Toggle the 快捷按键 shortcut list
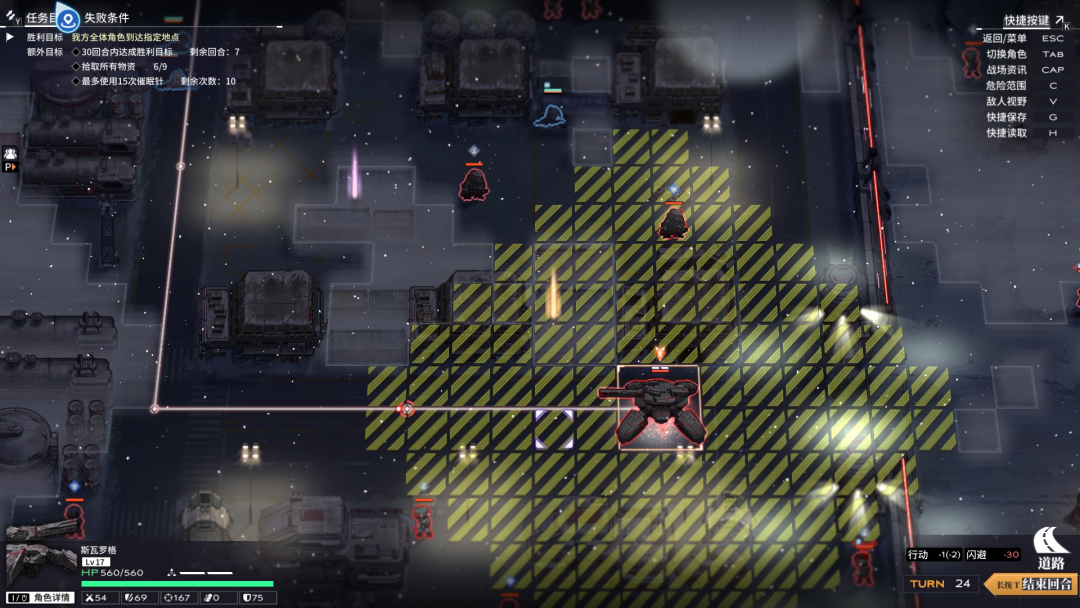The image size is (1080, 608). pyautogui.click(x=1027, y=21)
